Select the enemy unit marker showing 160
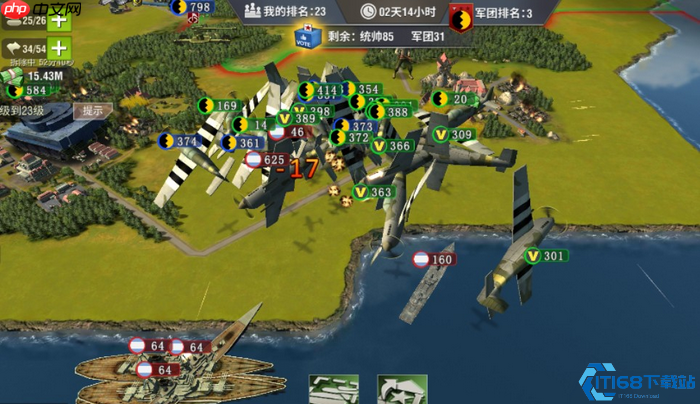This screenshot has height=404, width=700. [434, 260]
